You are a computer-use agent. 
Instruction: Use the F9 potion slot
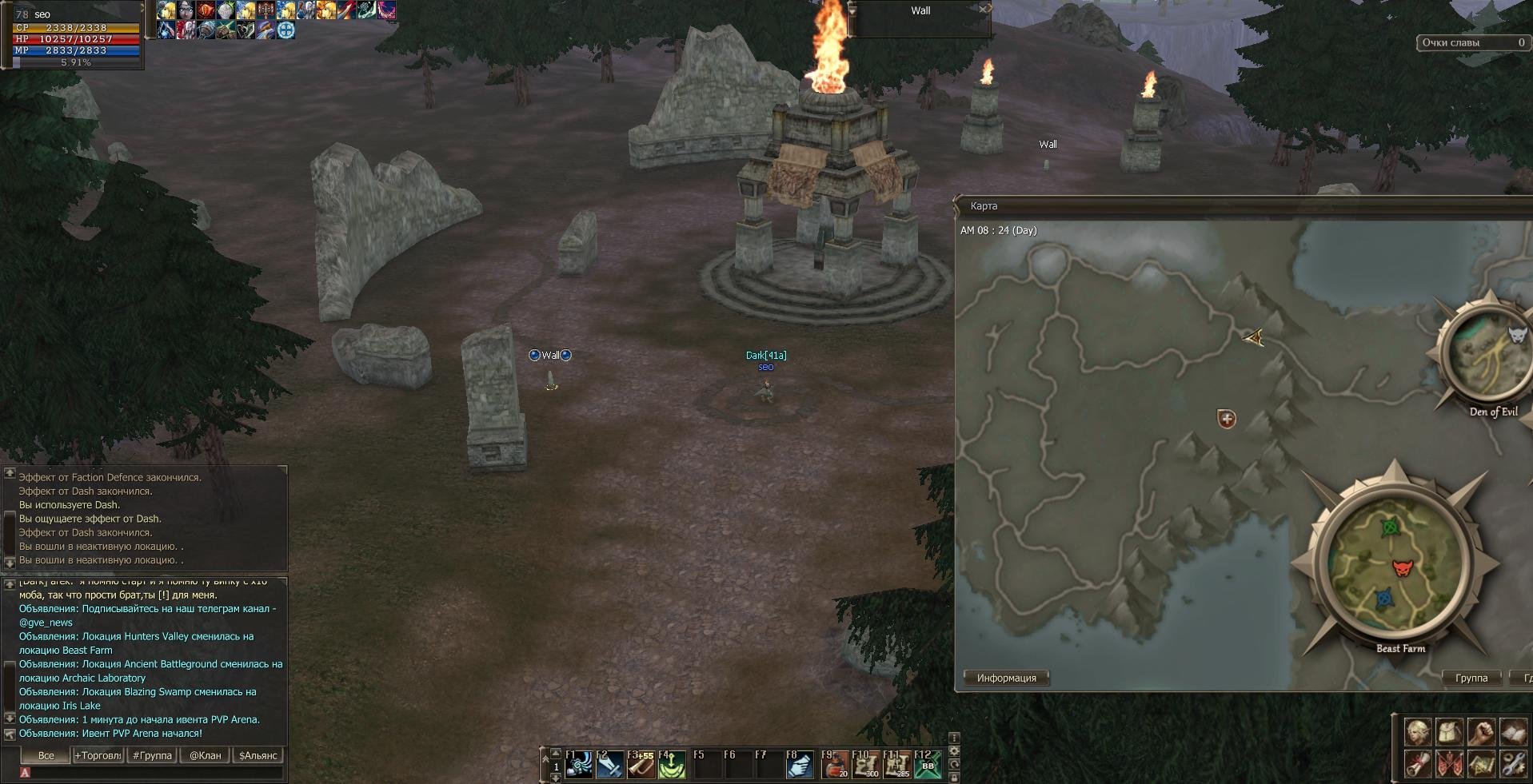pyautogui.click(x=835, y=765)
